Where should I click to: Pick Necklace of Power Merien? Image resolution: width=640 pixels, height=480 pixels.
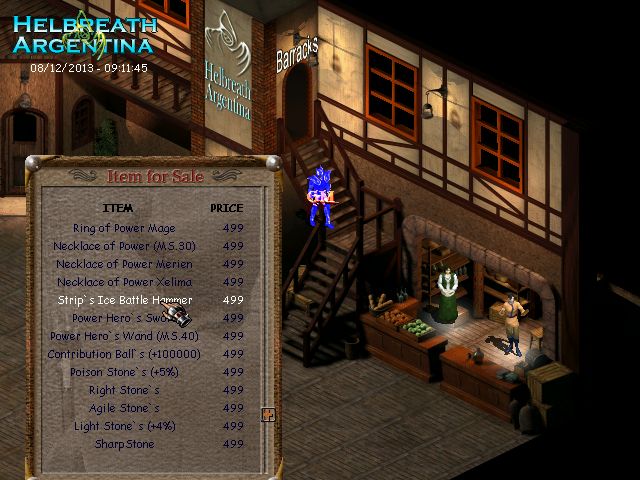124,264
